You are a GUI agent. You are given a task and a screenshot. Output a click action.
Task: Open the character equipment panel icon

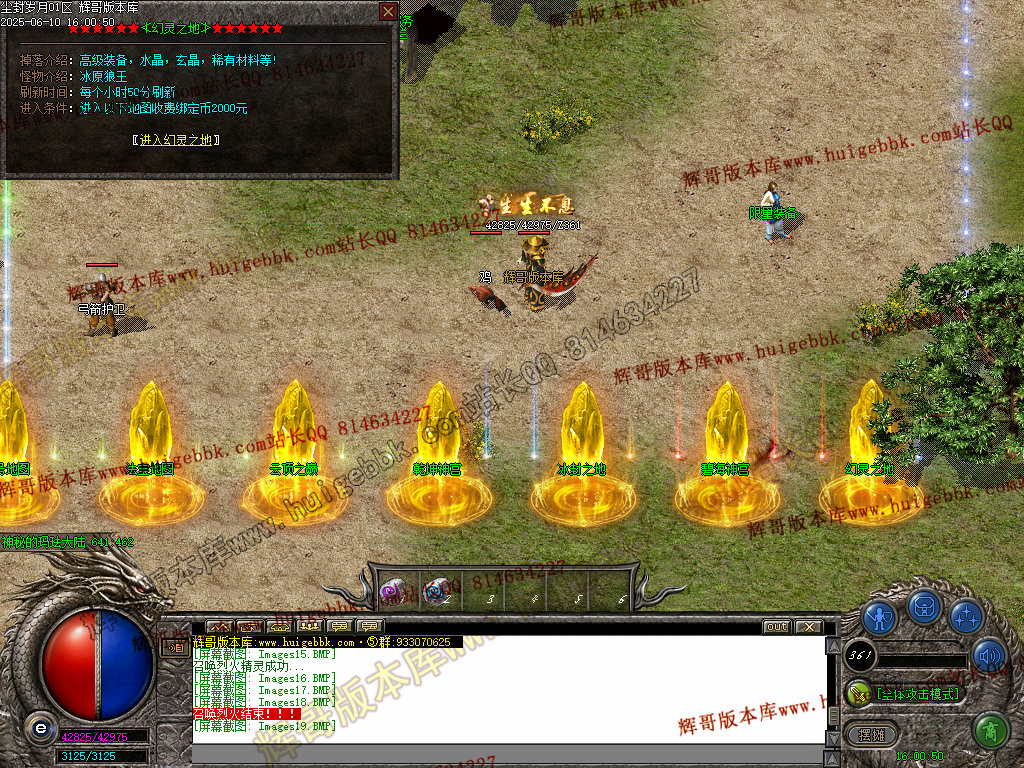click(879, 618)
